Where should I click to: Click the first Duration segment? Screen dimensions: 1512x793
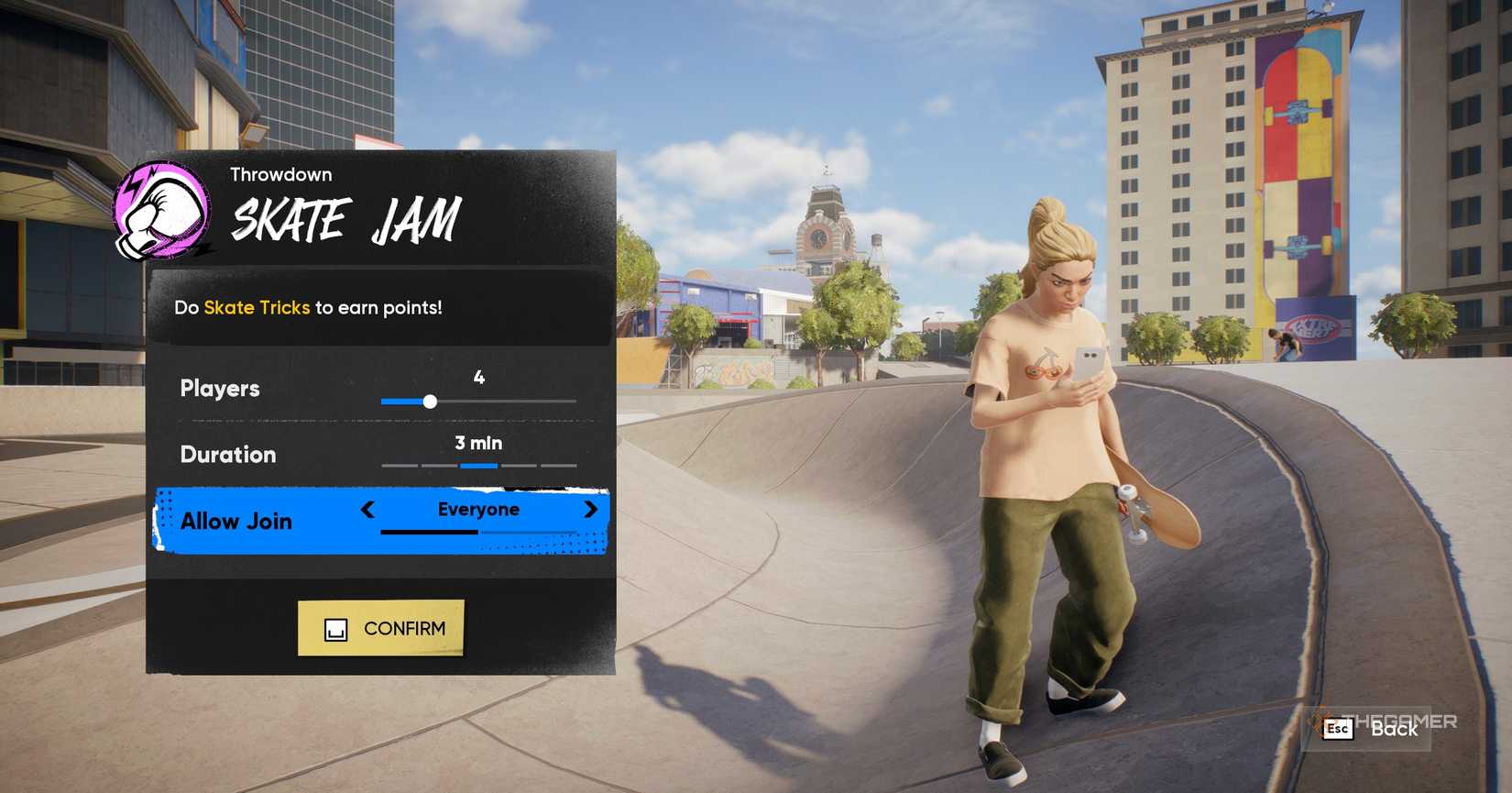pyautogui.click(x=398, y=466)
